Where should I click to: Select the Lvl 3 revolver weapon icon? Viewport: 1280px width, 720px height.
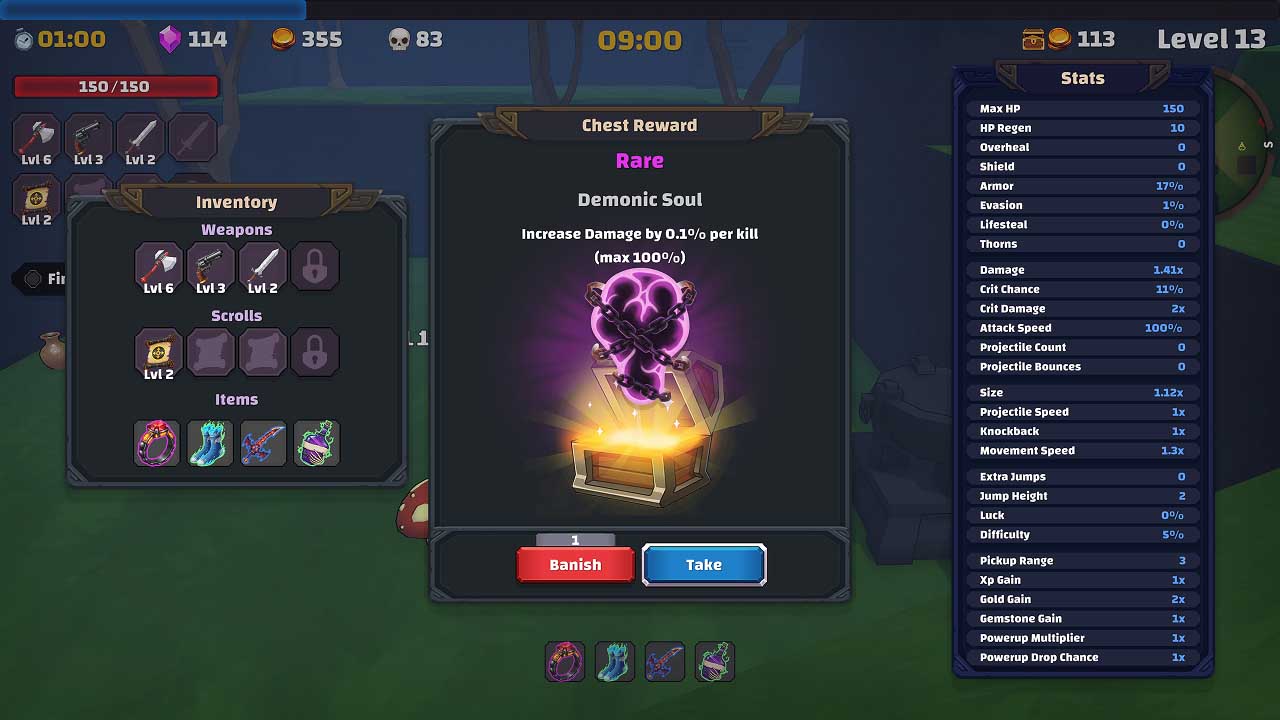click(x=210, y=266)
